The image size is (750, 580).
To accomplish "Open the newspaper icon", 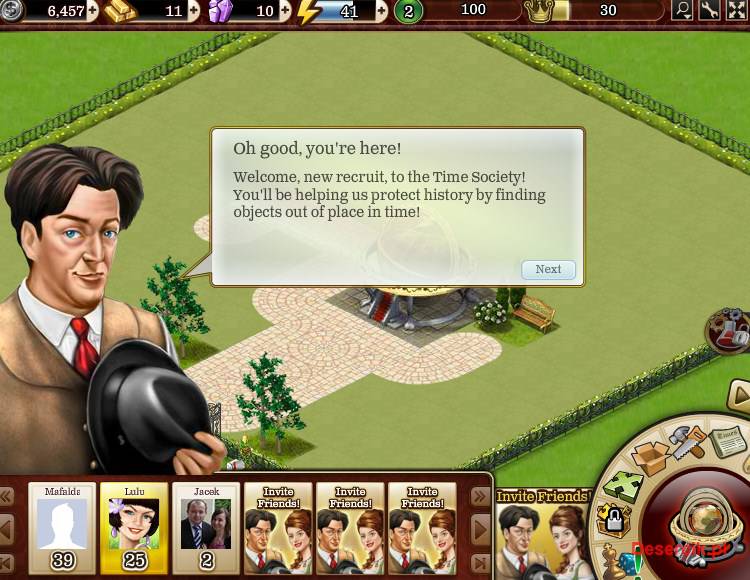I will [x=727, y=438].
